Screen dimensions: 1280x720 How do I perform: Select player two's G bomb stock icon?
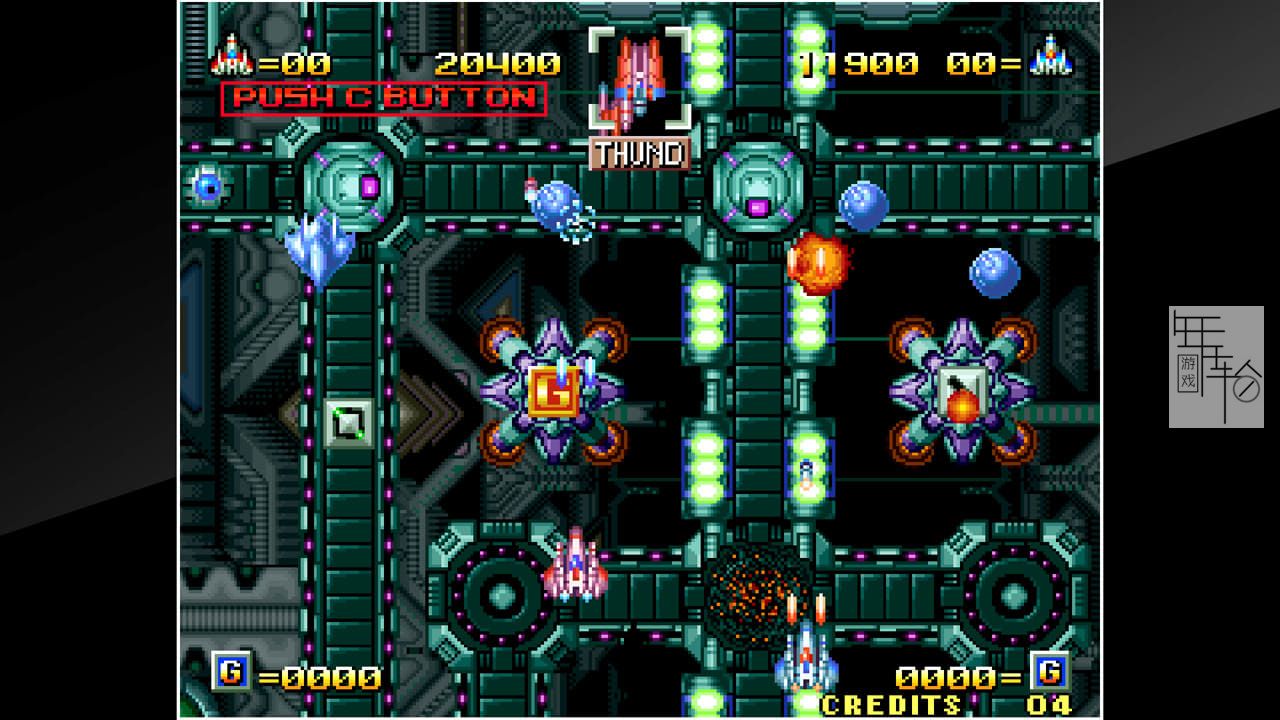tap(1050, 670)
